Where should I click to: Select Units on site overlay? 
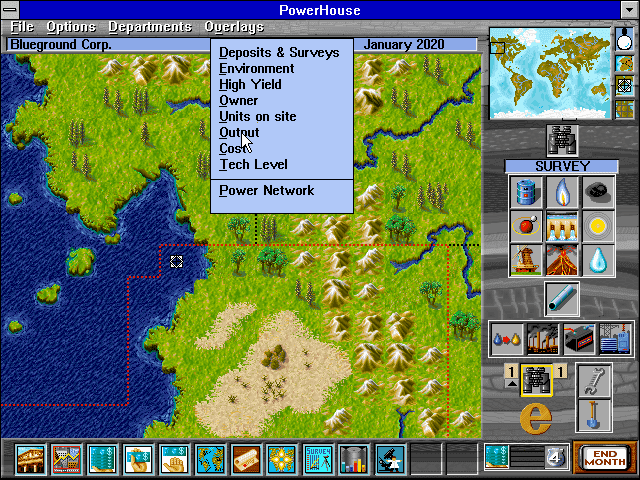[258, 116]
